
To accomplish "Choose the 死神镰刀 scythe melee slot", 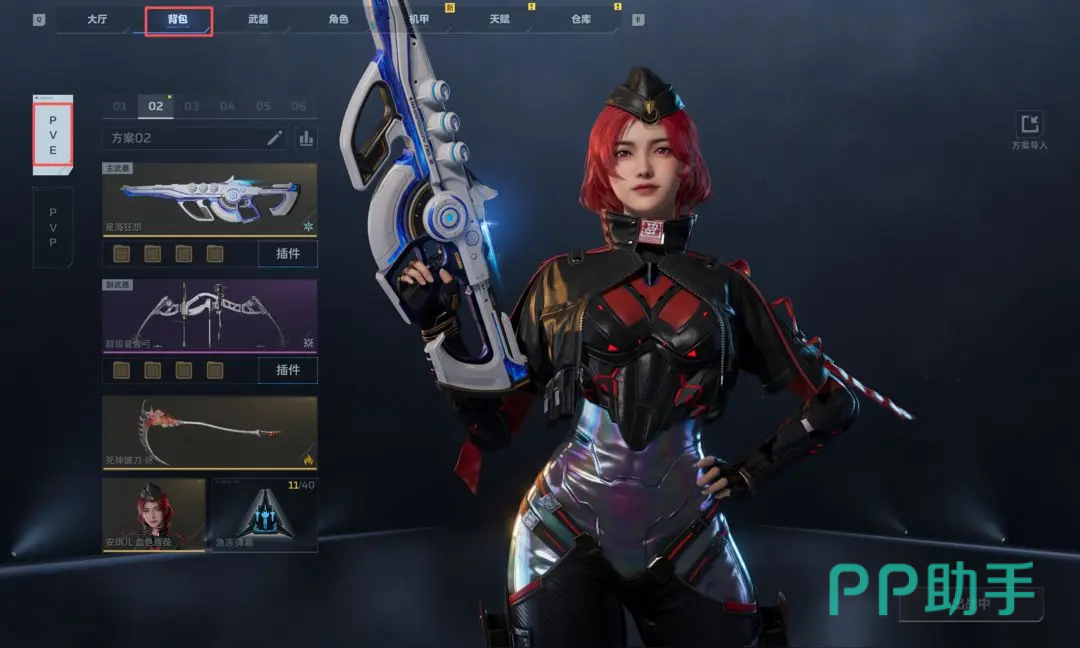I will [x=210, y=432].
